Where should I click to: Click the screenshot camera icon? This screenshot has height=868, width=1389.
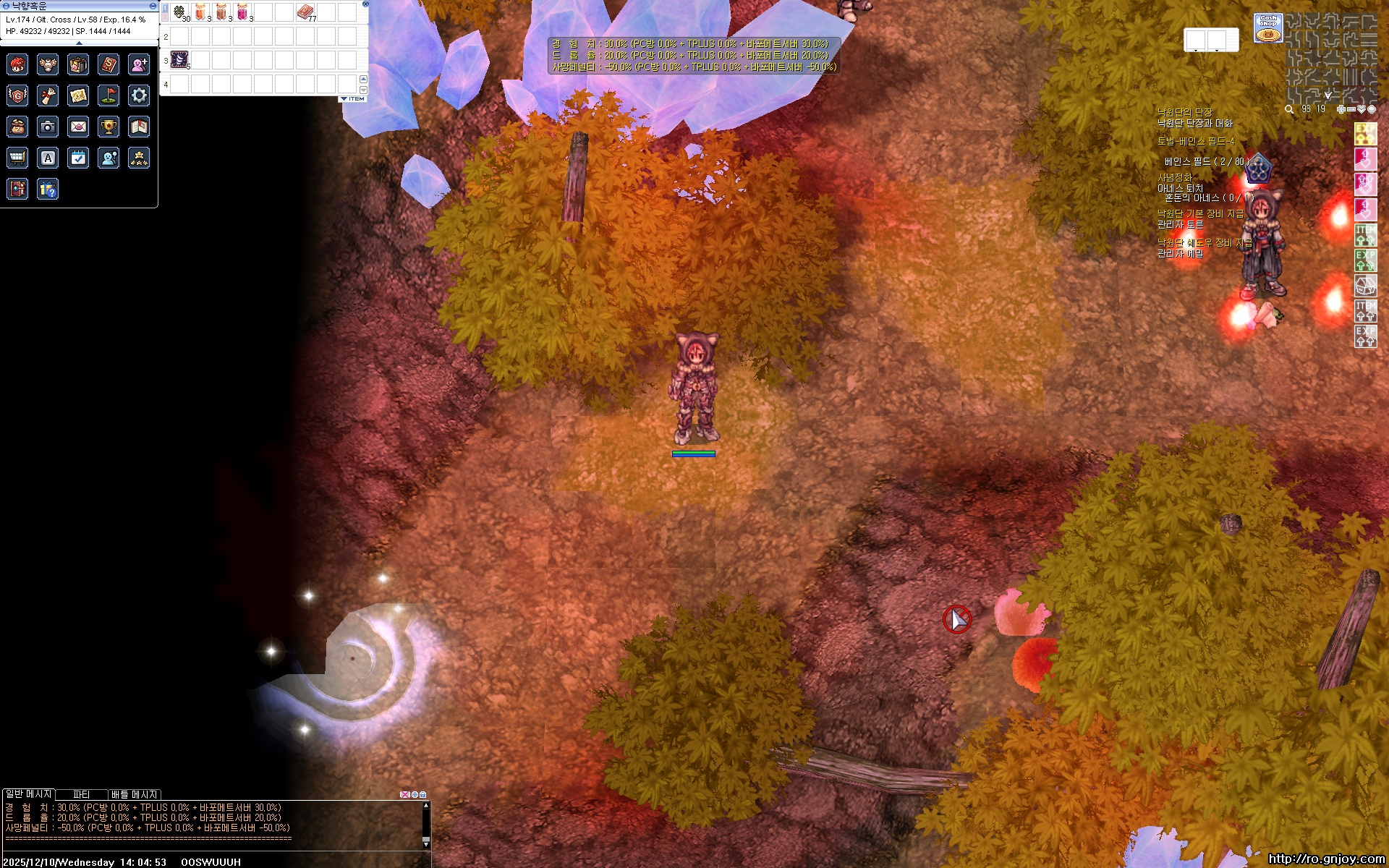pos(48,127)
